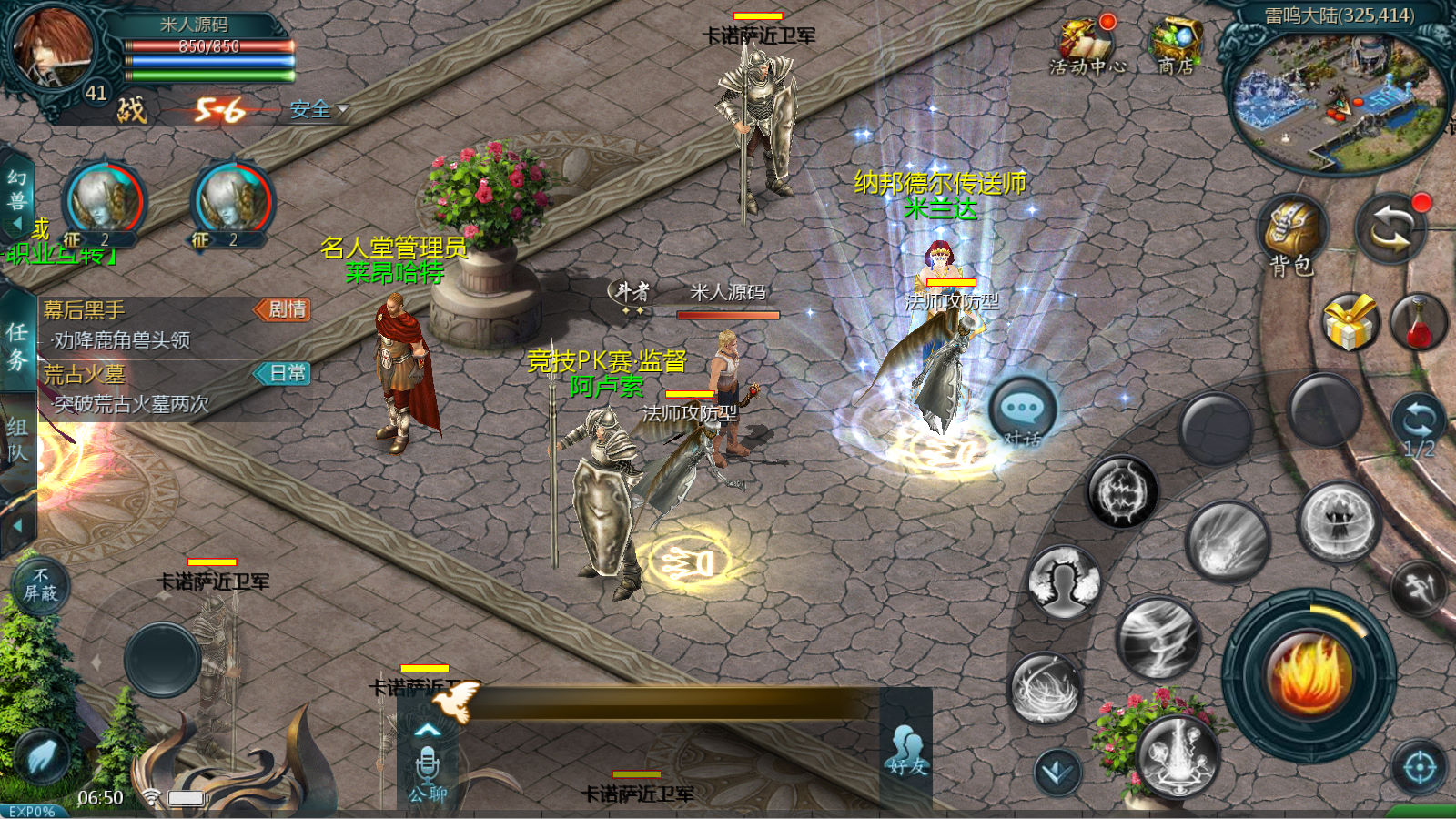Activate the whirlwind tornado skill
1456x819 pixels.
(x=1158, y=638)
